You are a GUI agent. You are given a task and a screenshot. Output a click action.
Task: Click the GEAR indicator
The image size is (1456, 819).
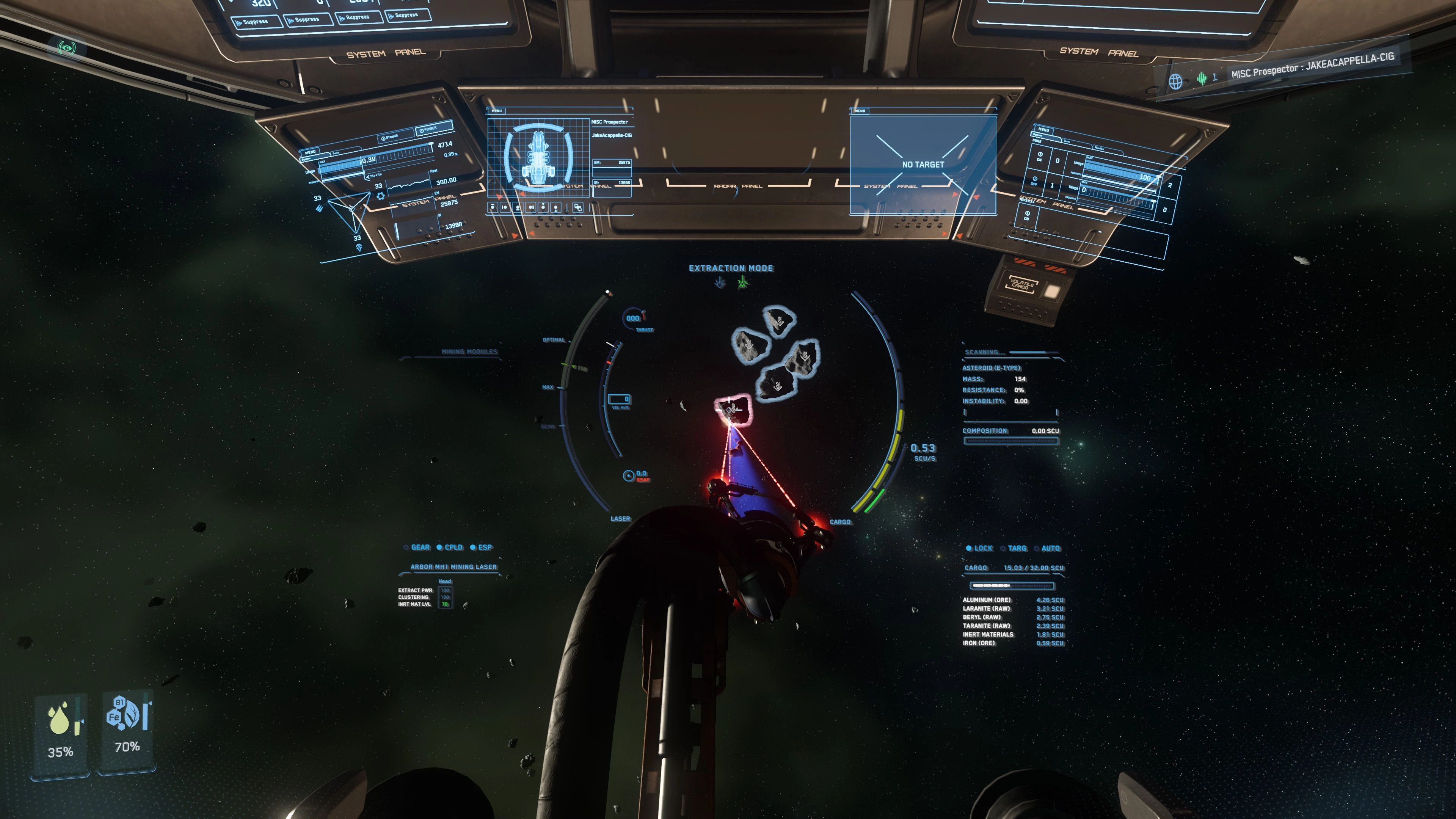pos(417,547)
